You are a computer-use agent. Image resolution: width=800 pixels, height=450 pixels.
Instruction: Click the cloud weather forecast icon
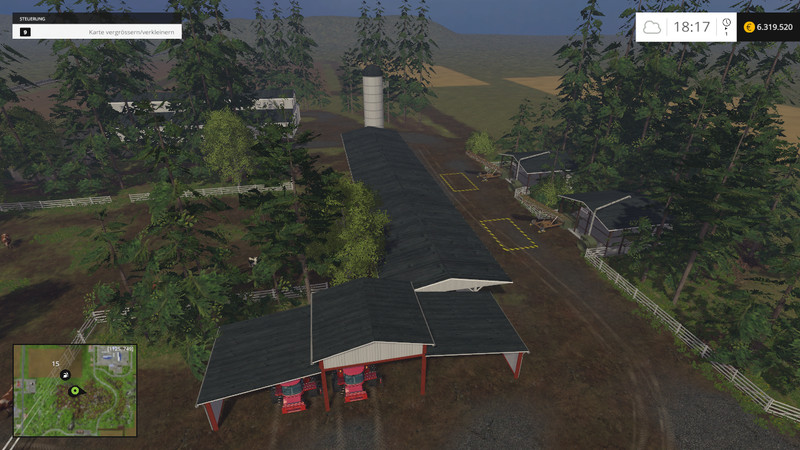point(652,27)
